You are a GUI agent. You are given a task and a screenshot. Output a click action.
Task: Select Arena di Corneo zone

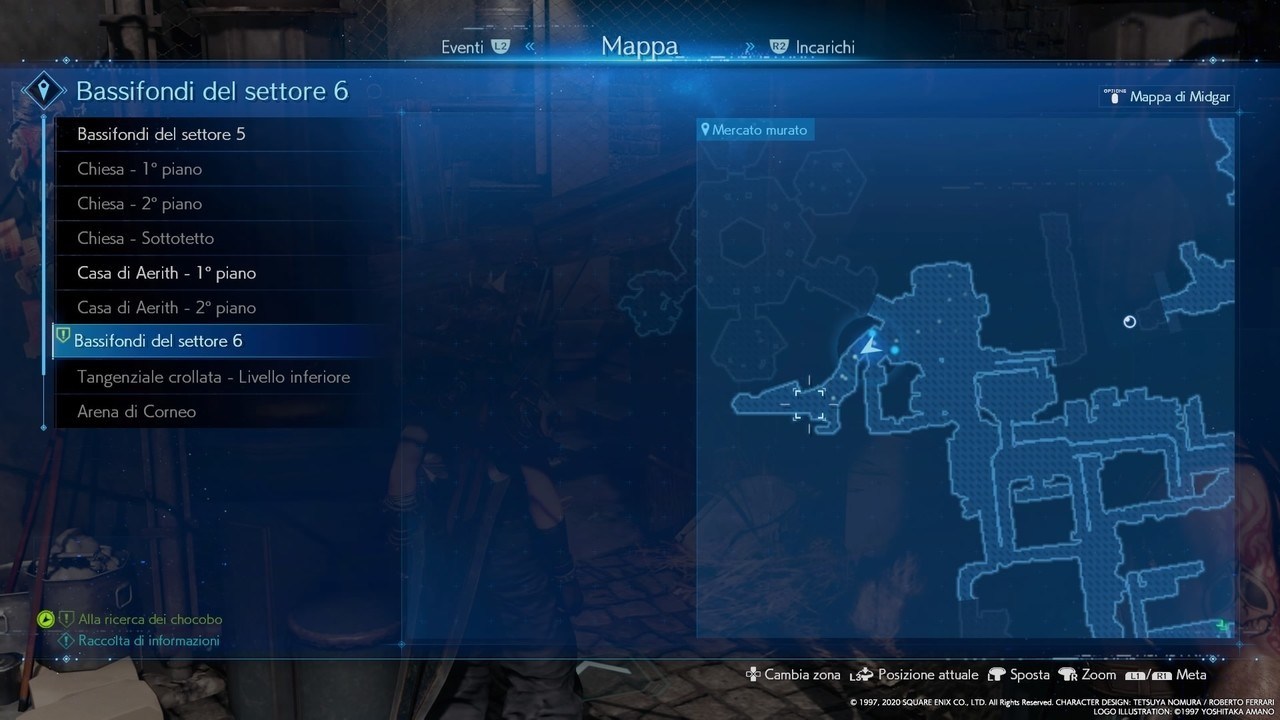(x=136, y=411)
